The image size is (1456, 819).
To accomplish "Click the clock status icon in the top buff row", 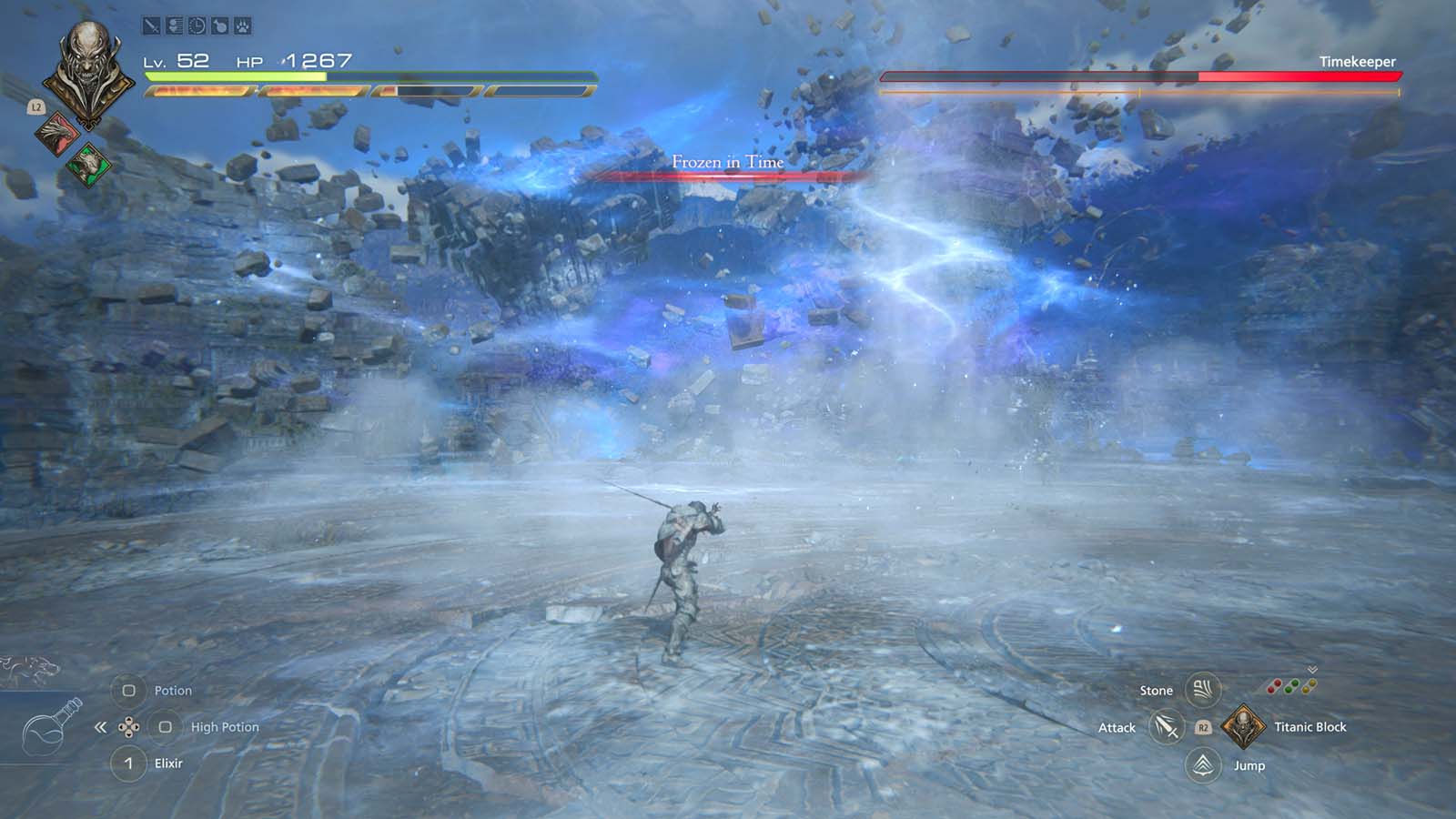I will (x=196, y=25).
